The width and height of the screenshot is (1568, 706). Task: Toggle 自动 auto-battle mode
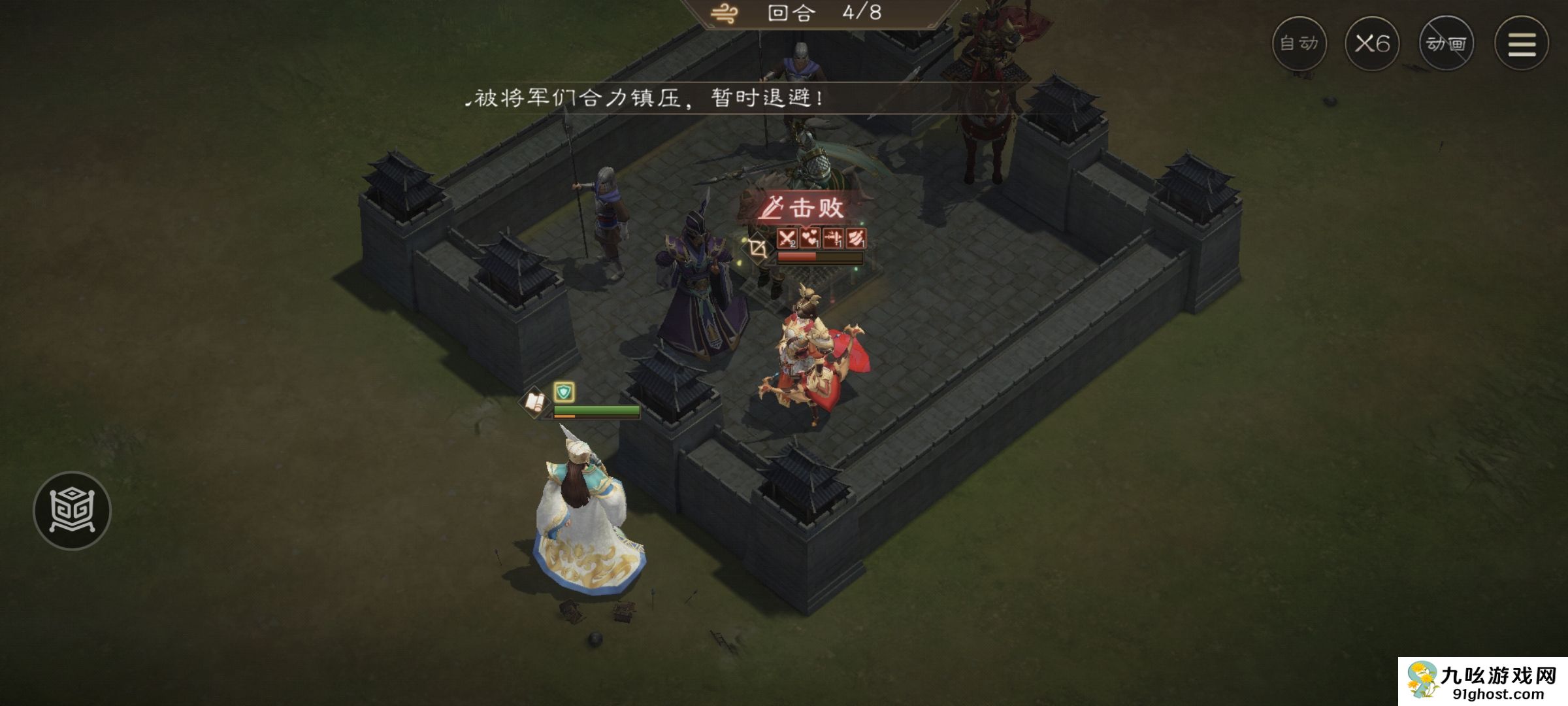tap(1299, 44)
